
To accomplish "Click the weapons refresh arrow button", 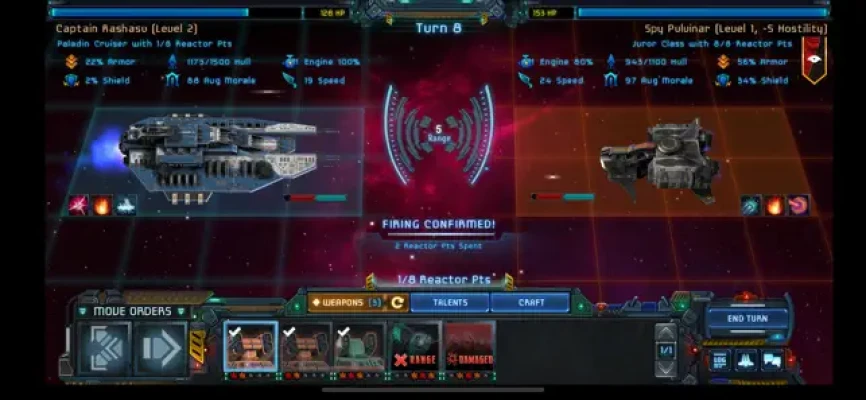I will (x=397, y=302).
